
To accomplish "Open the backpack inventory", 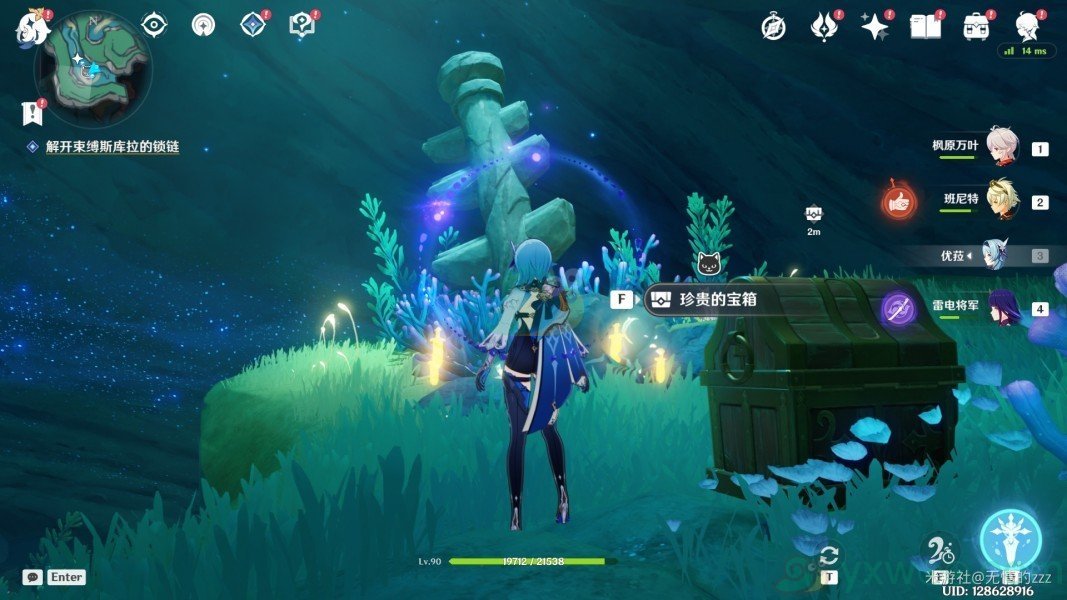I will coord(976,26).
